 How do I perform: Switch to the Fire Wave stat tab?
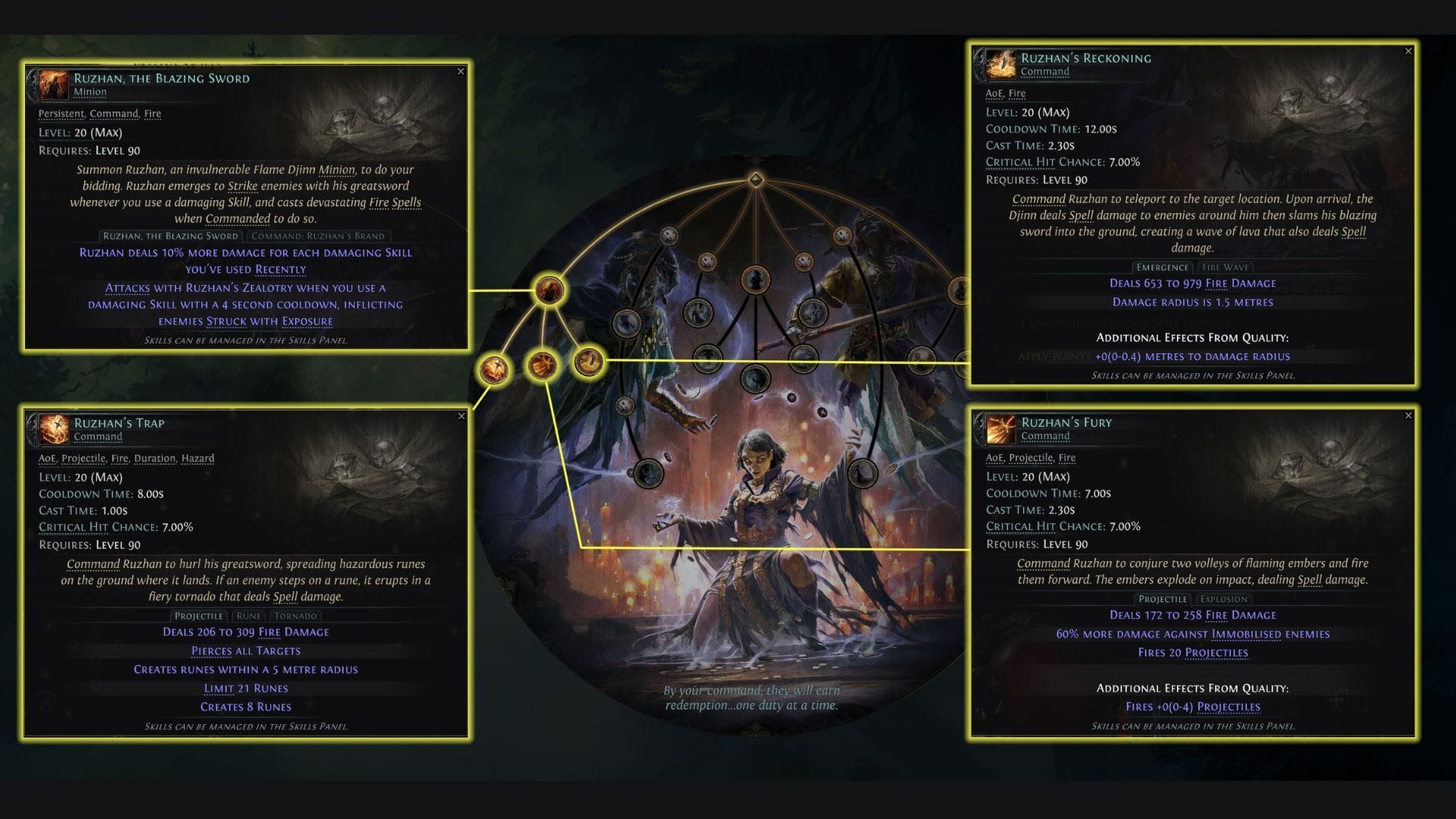(1223, 267)
